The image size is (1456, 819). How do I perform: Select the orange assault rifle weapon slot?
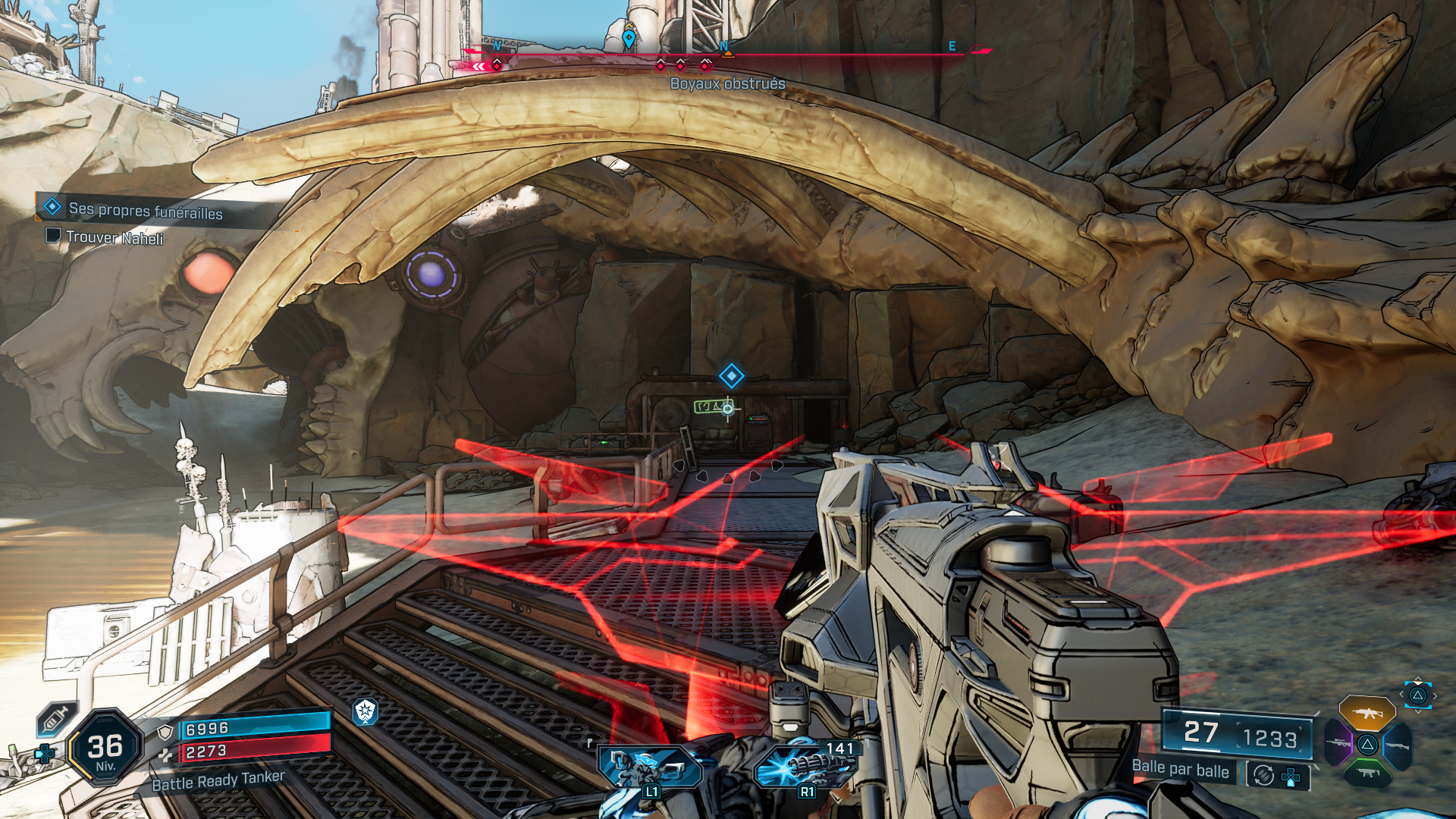[1368, 713]
